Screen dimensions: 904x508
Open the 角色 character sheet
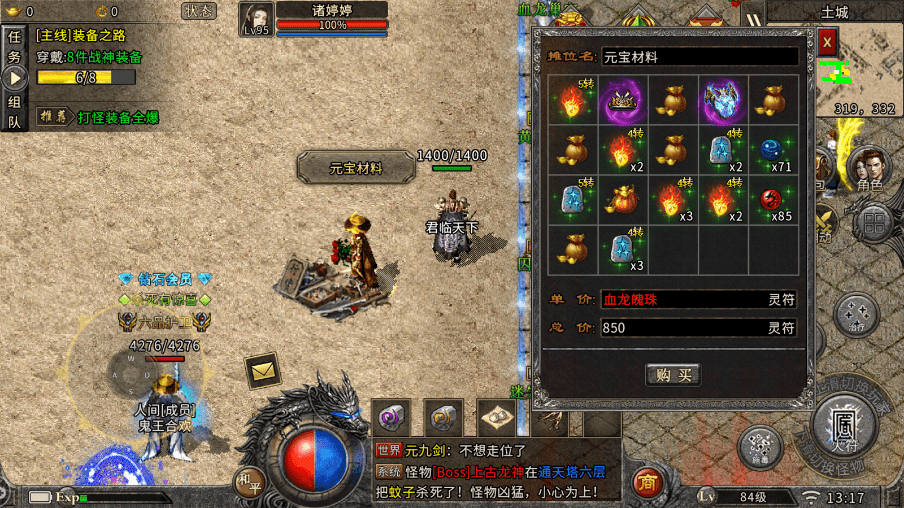(x=868, y=171)
